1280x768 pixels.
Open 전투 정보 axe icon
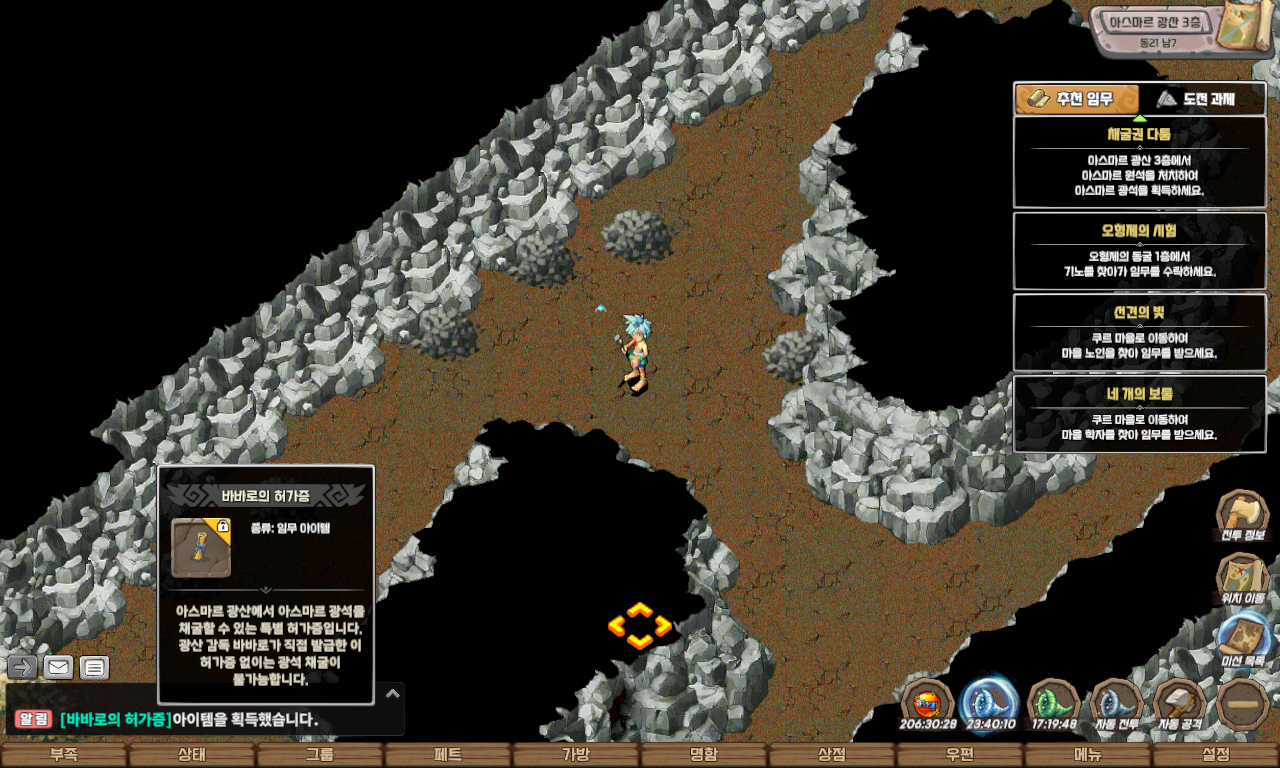pos(1242,516)
